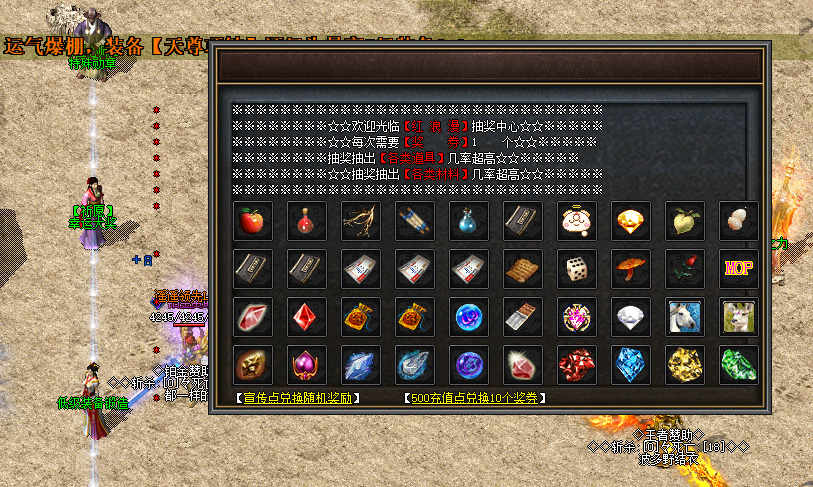
Task: Choose the old parchment scroll item
Action: [523, 269]
